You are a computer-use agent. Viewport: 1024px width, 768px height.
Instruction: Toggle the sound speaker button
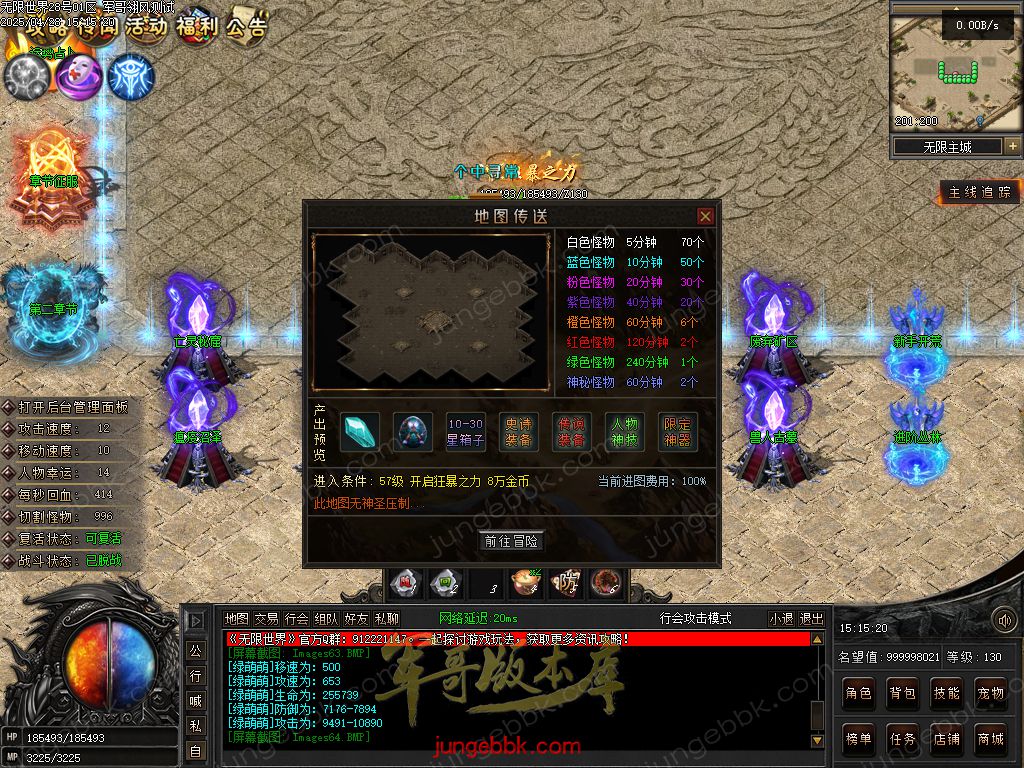1003,620
